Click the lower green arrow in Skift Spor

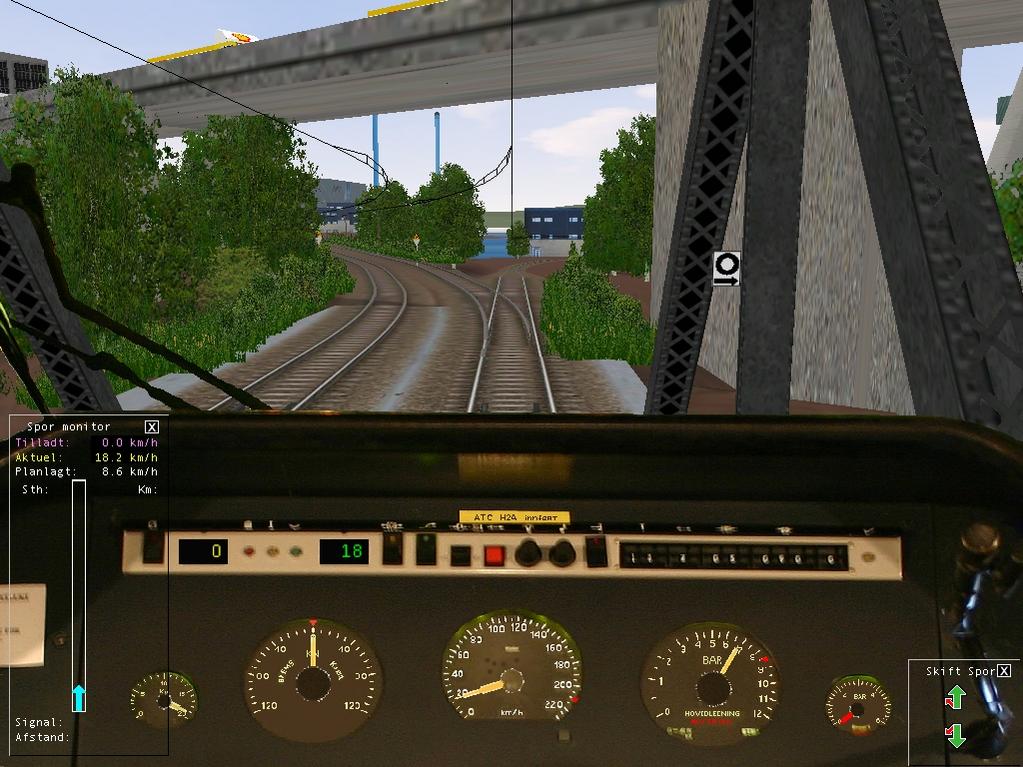(x=955, y=736)
